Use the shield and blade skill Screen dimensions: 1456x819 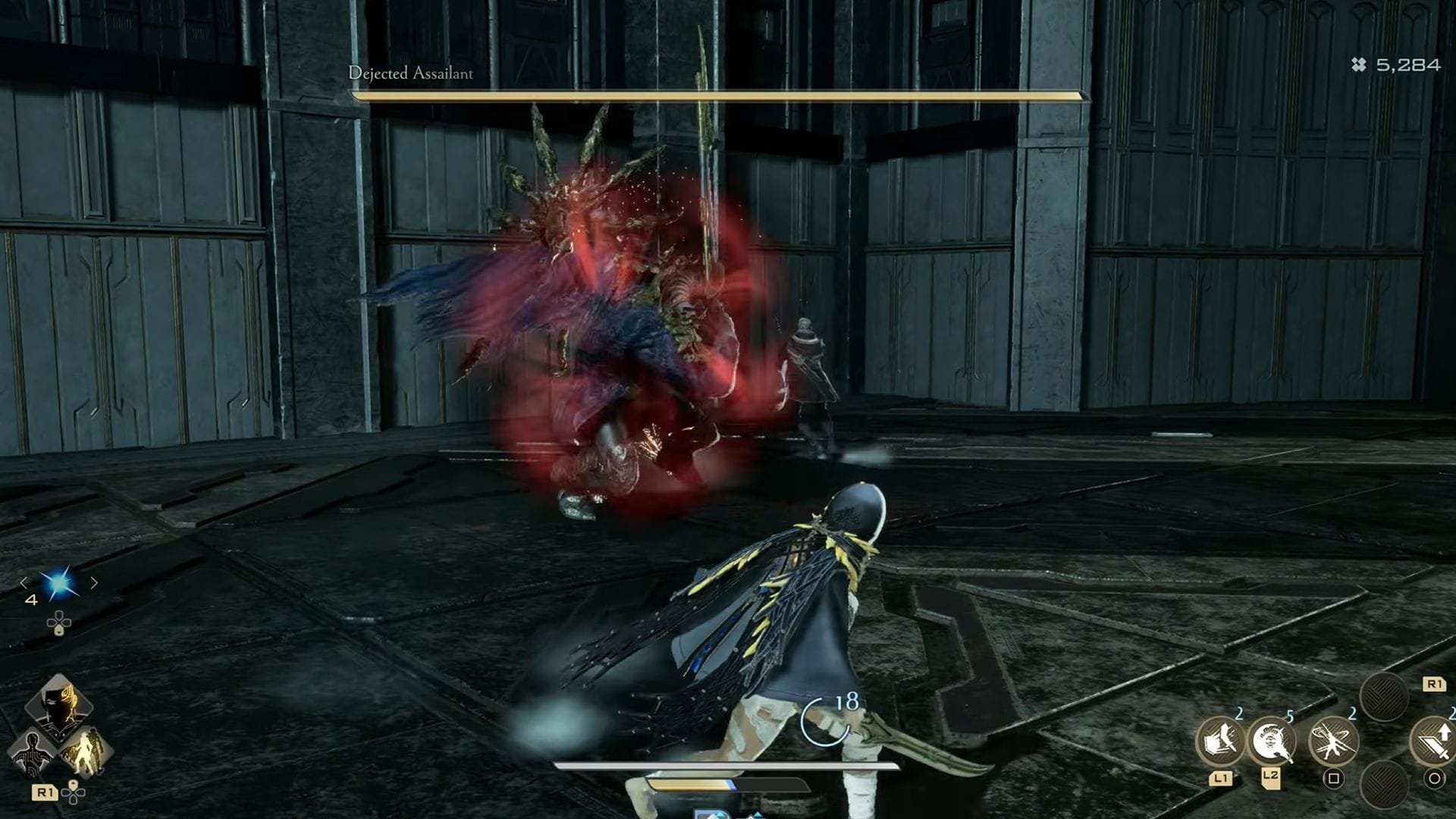point(1220,740)
